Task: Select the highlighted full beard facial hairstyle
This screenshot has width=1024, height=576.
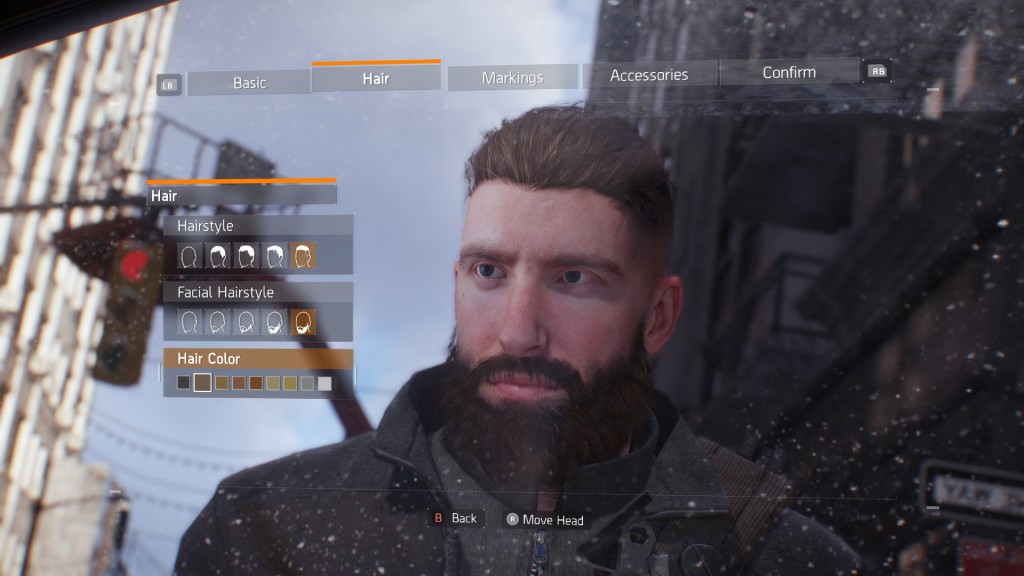Action: click(303, 322)
